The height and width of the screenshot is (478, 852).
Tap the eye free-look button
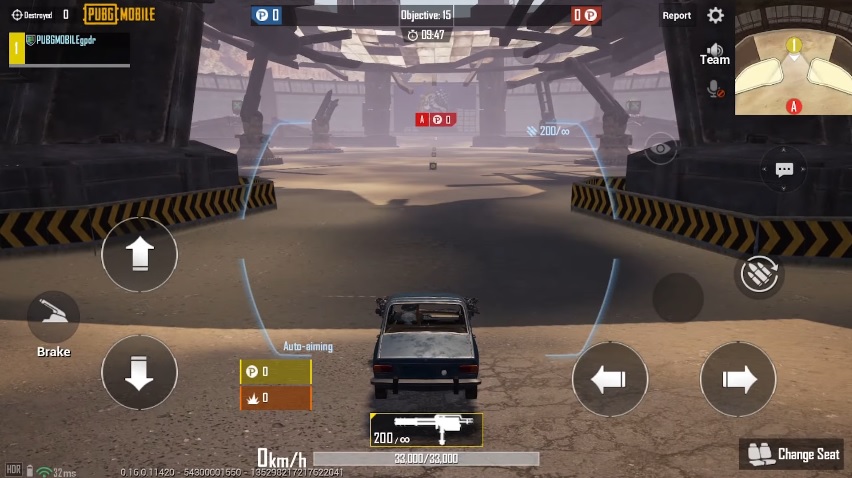pyautogui.click(x=659, y=149)
